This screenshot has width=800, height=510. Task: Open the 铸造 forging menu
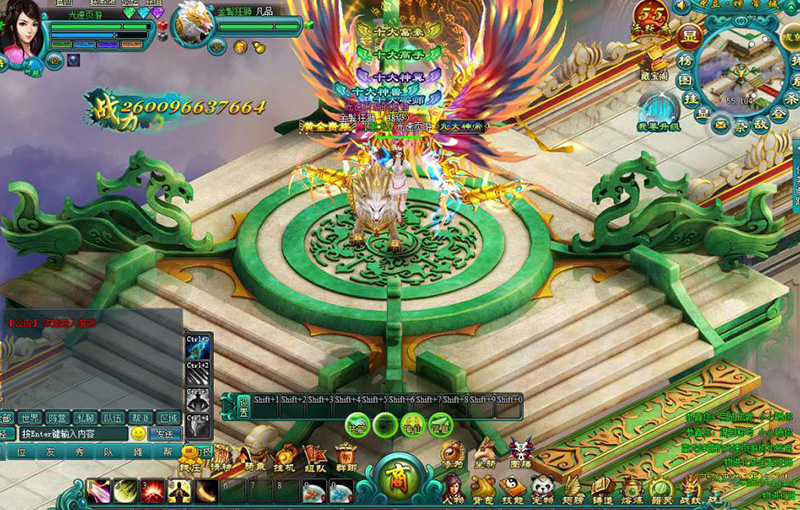pyautogui.click(x=601, y=489)
